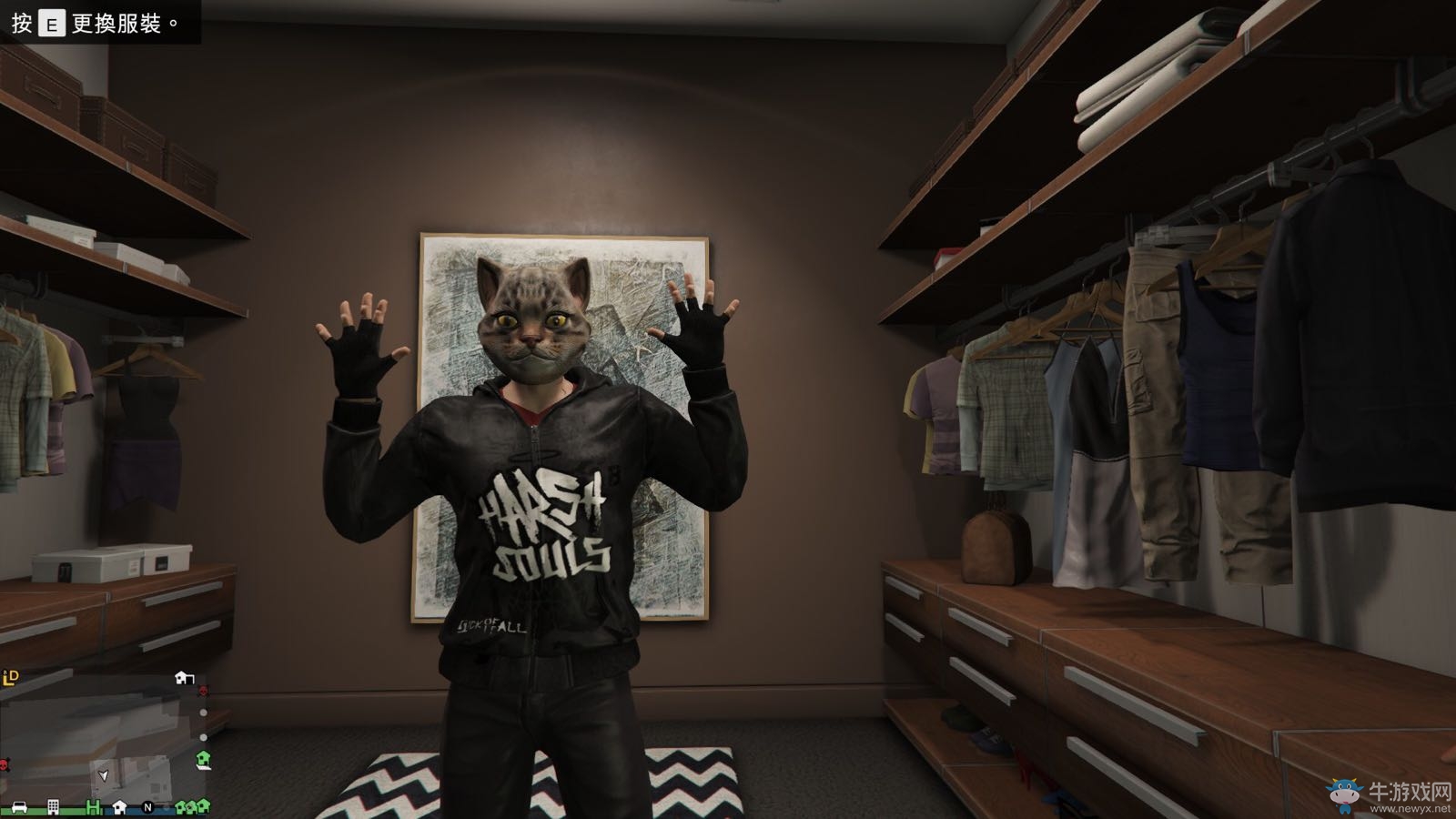This screenshot has width=1456, height=819.
Task: Click the car icon on the minimap bar
Action: (18, 807)
